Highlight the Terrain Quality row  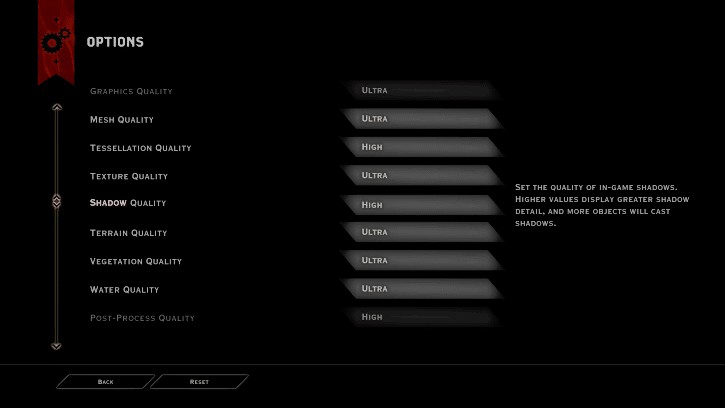[x=128, y=233]
